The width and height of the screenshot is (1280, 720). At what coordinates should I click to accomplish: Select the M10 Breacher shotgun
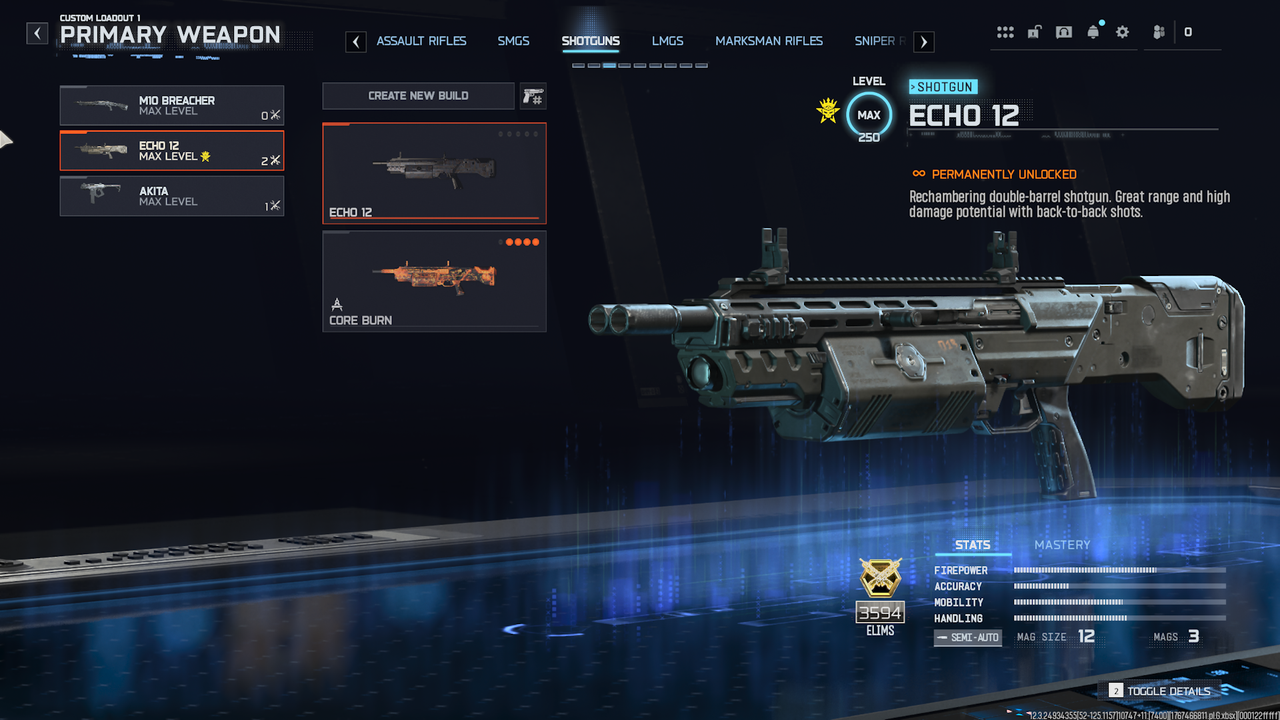point(171,105)
